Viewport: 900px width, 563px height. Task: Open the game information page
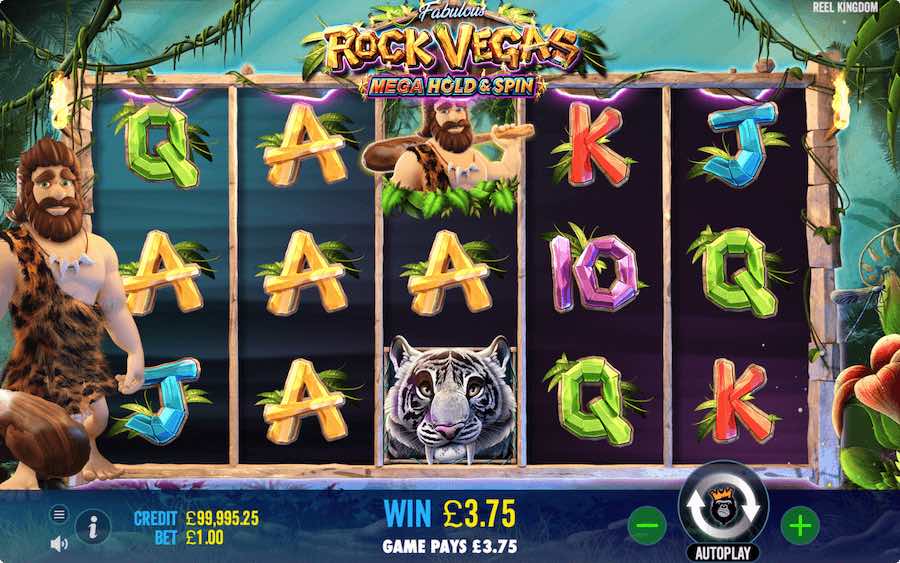93,526
